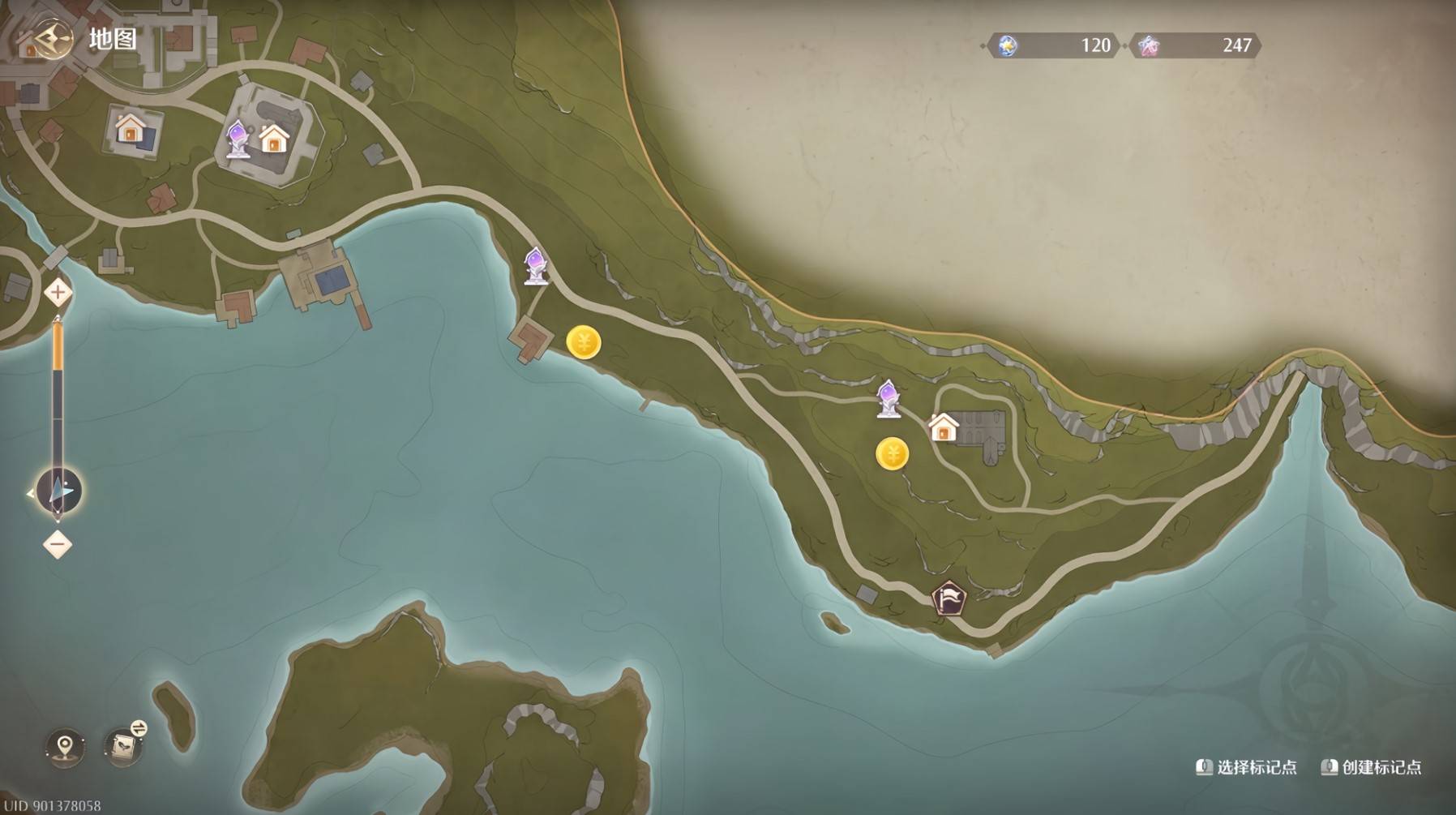This screenshot has height=815, width=1456.
Task: Select the flag emblem marker on the map
Action: [949, 599]
